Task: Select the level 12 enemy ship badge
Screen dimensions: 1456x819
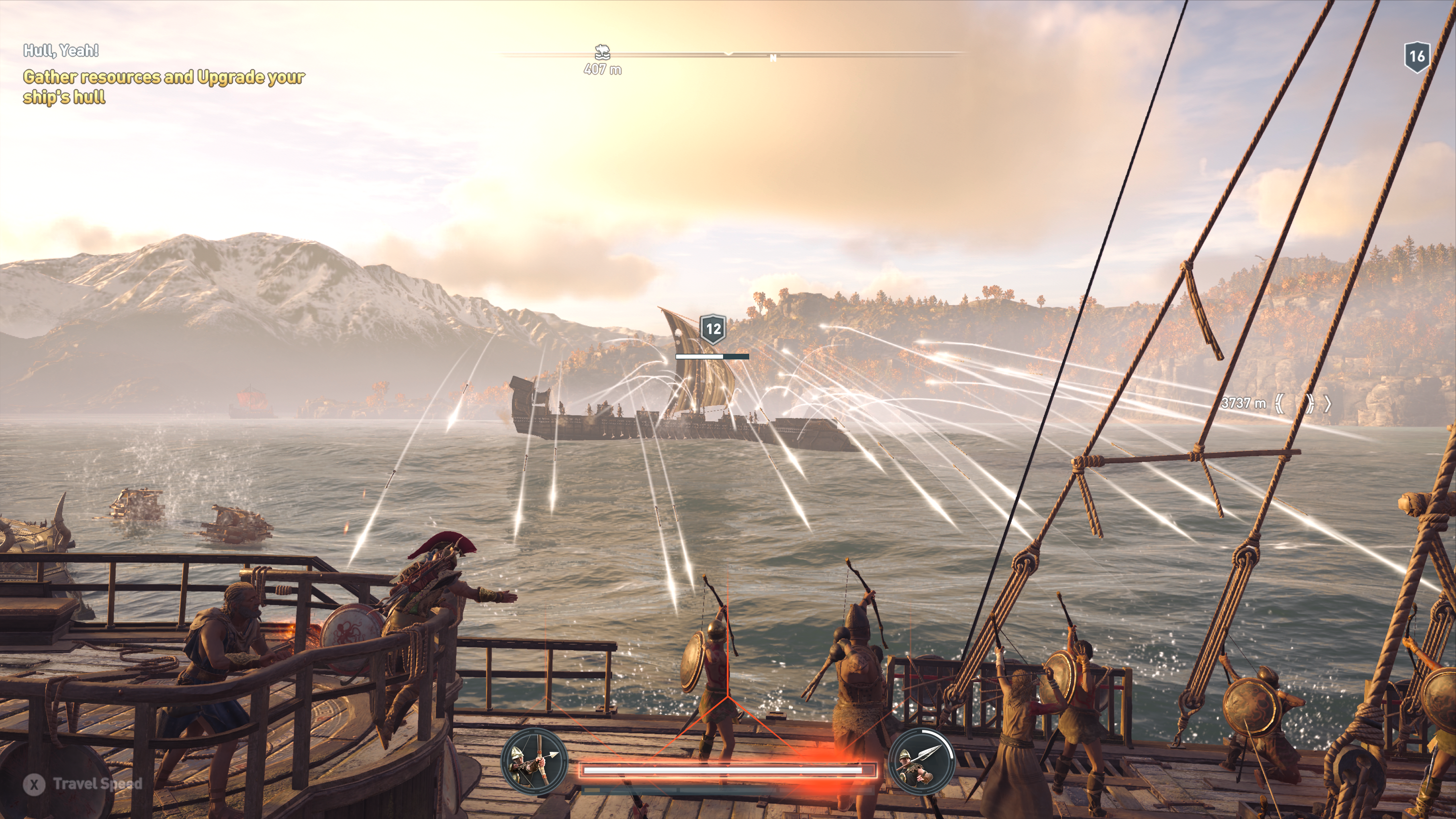Action: tap(713, 329)
